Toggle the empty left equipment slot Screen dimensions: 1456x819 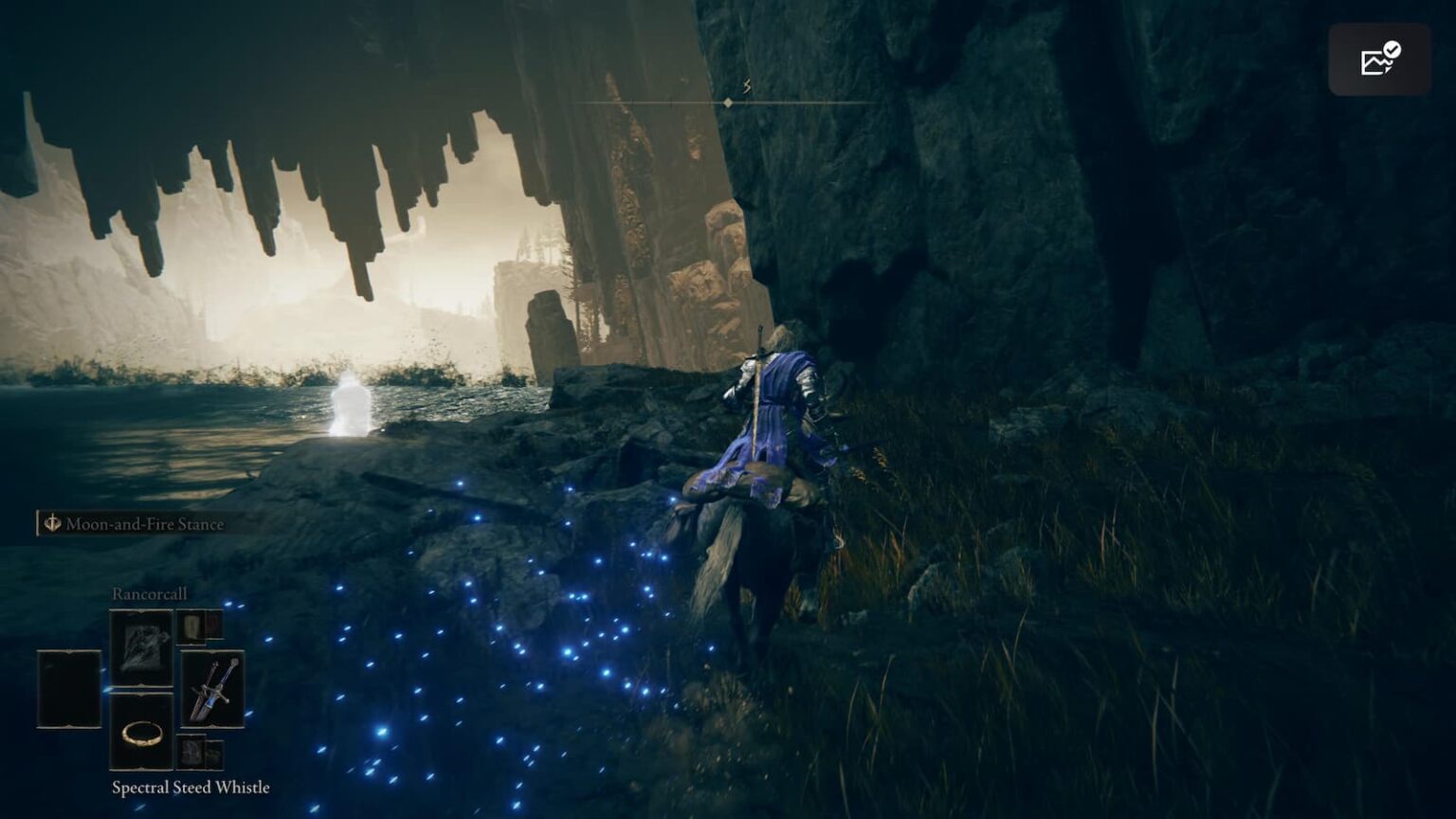tap(68, 689)
